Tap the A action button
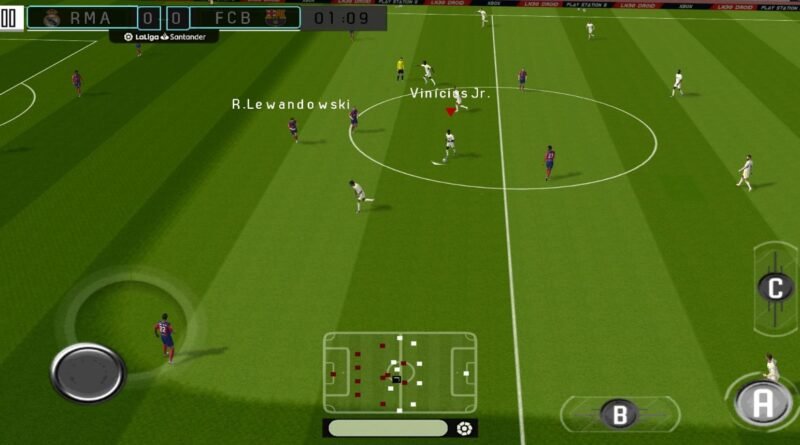This screenshot has height=445, width=800. tap(762, 402)
